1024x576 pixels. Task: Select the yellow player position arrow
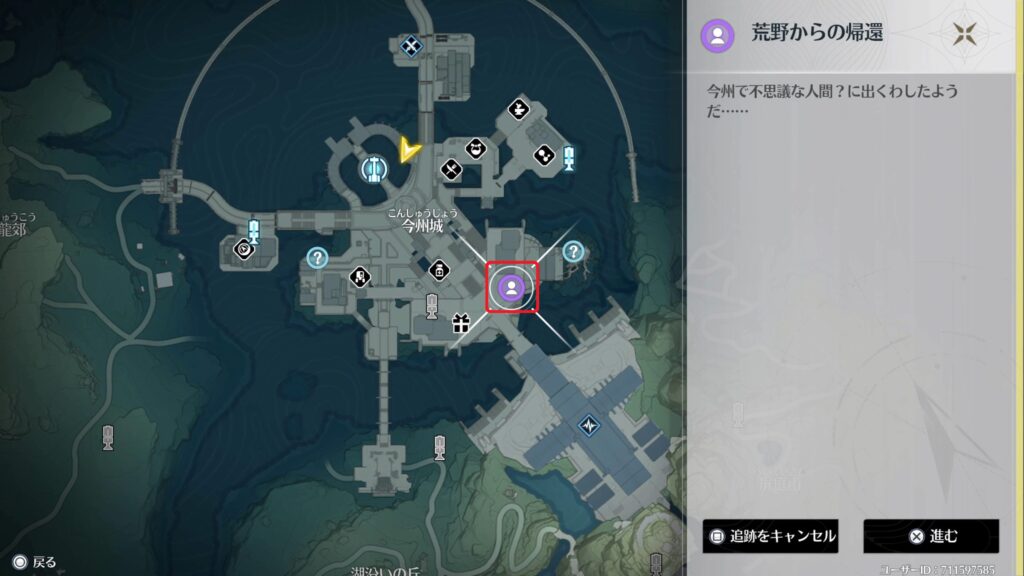pos(407,150)
